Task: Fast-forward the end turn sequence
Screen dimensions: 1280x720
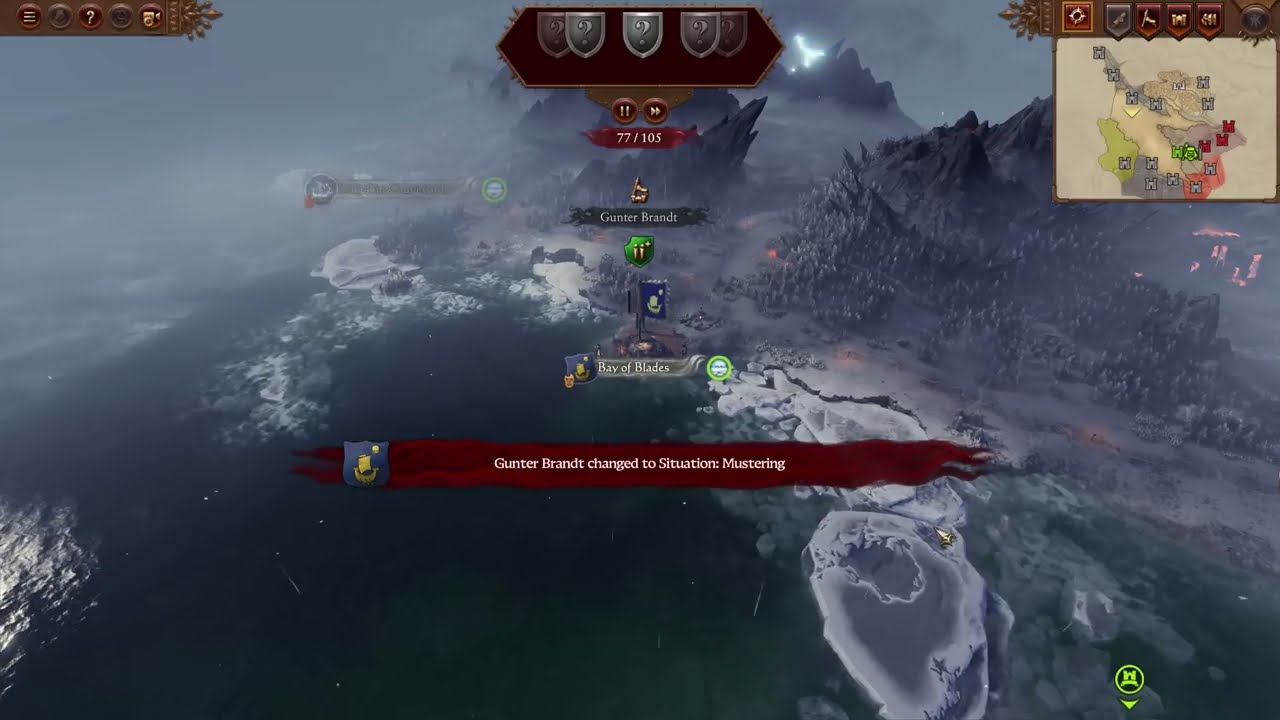Action: pos(655,110)
